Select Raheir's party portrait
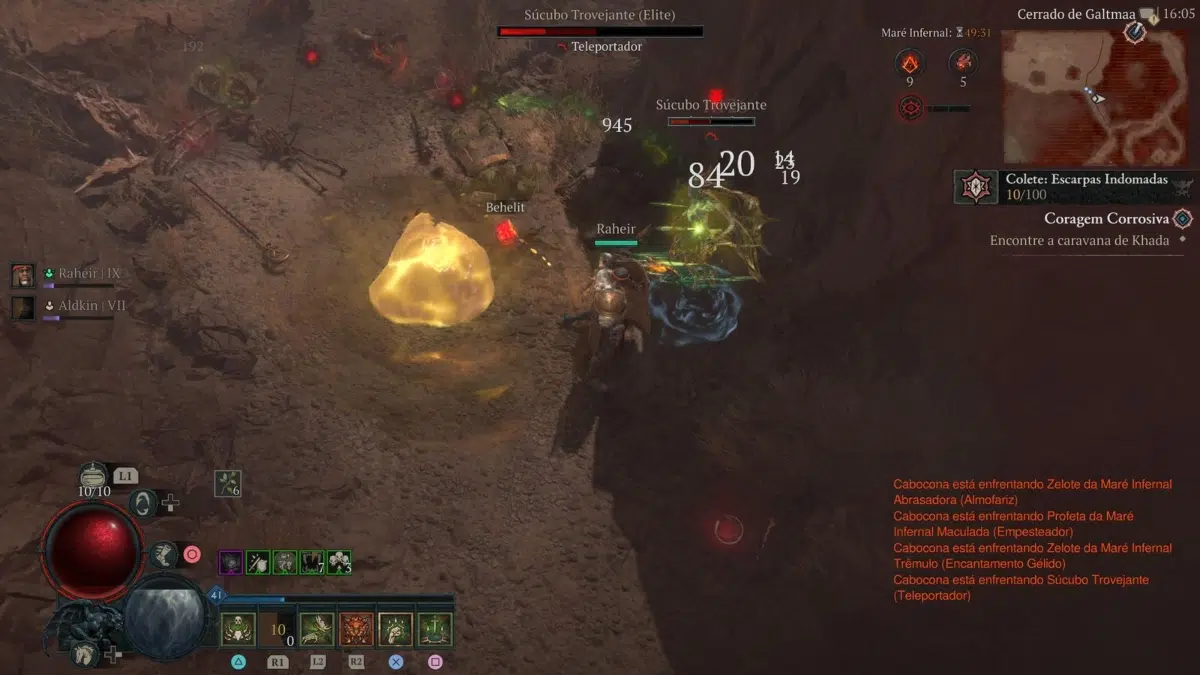 [x=23, y=275]
